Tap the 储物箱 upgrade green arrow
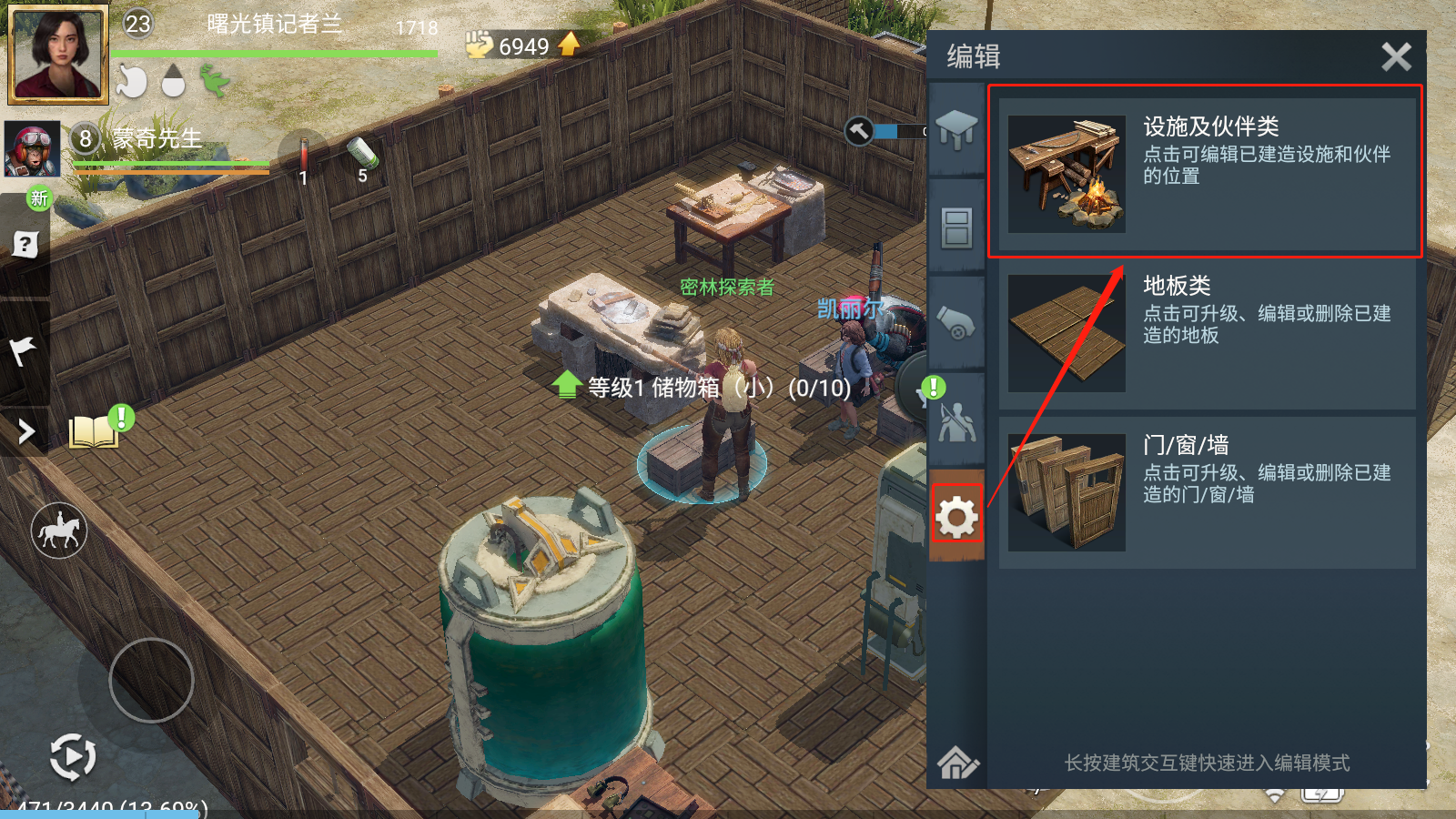 point(566,386)
